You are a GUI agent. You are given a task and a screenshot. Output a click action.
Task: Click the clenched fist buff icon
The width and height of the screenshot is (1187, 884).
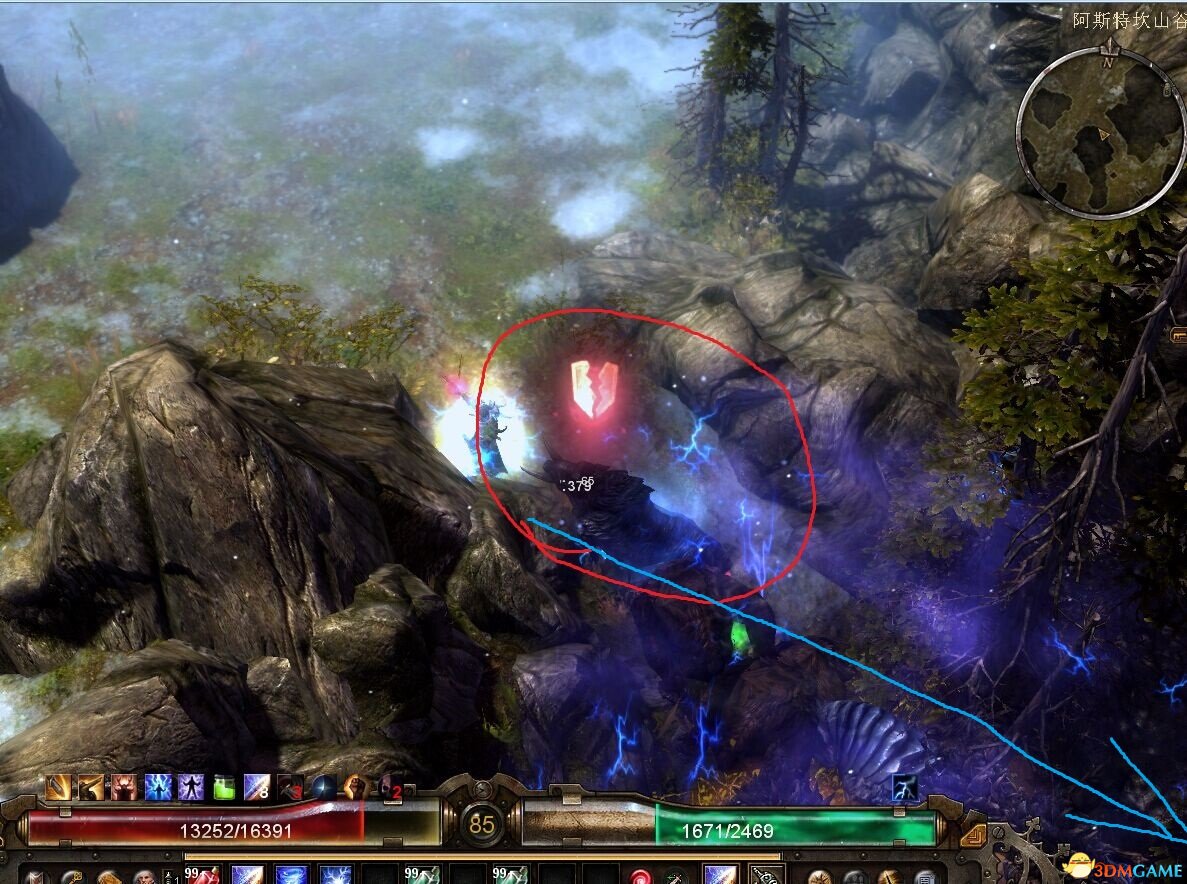point(356,788)
